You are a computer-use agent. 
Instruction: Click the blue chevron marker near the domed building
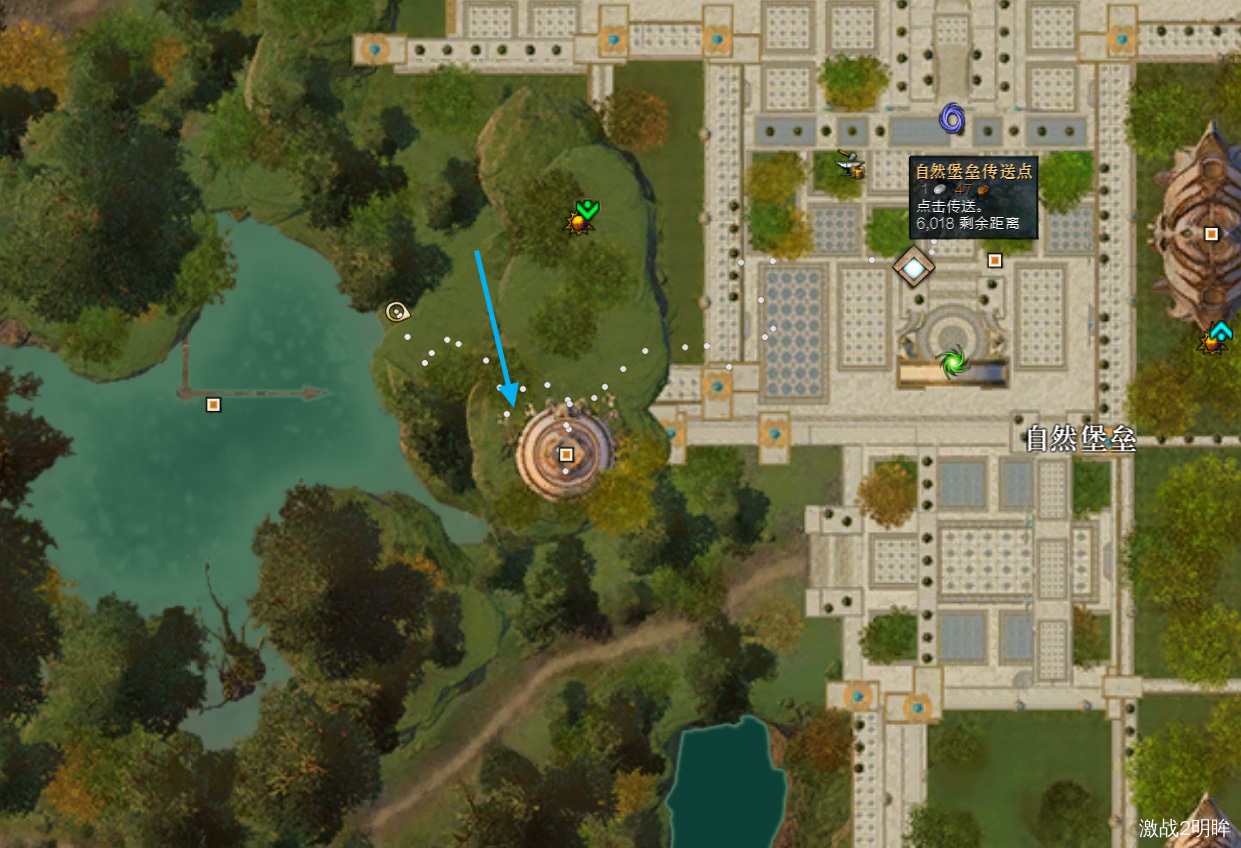click(1220, 331)
